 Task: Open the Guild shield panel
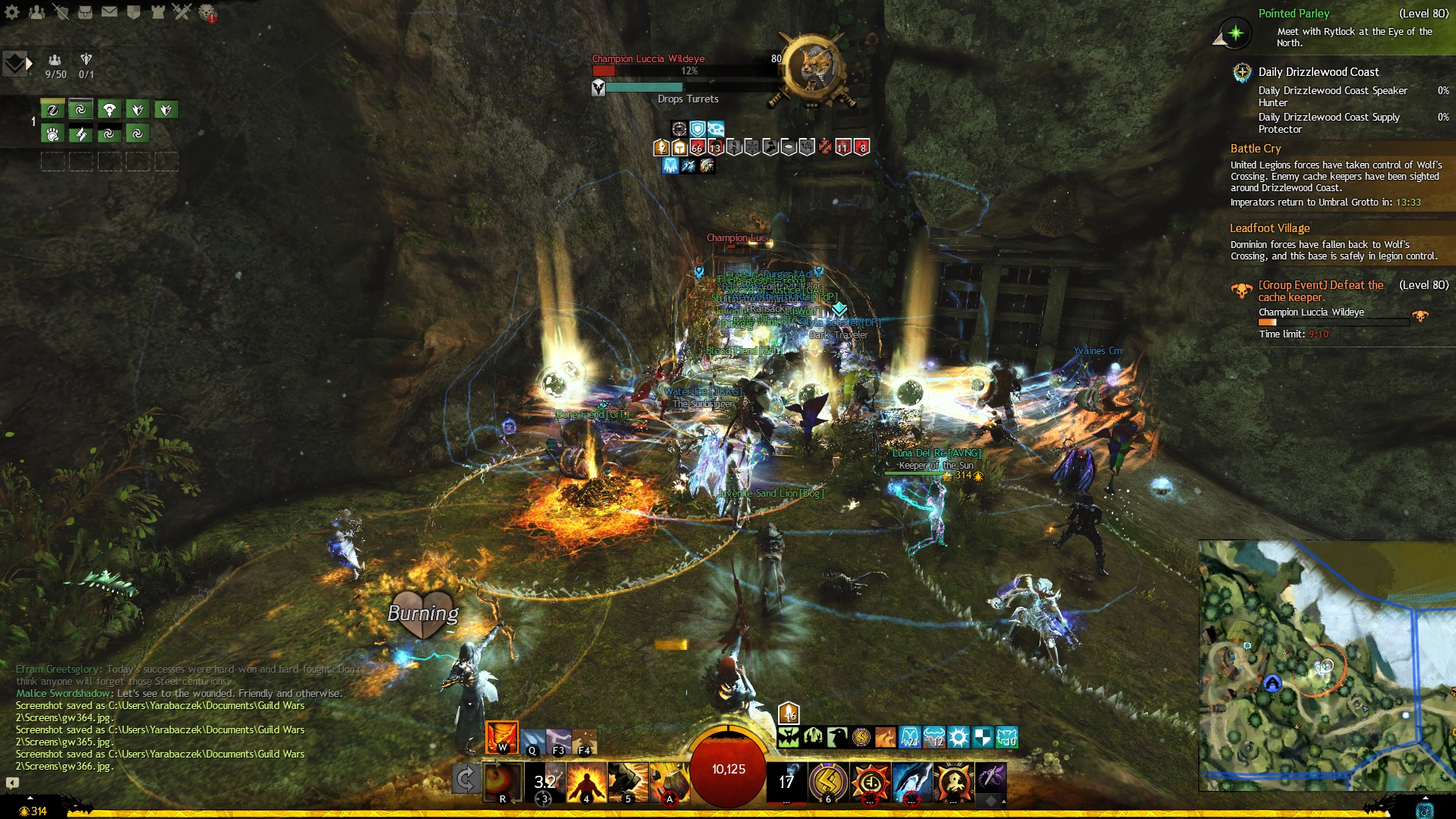133,12
